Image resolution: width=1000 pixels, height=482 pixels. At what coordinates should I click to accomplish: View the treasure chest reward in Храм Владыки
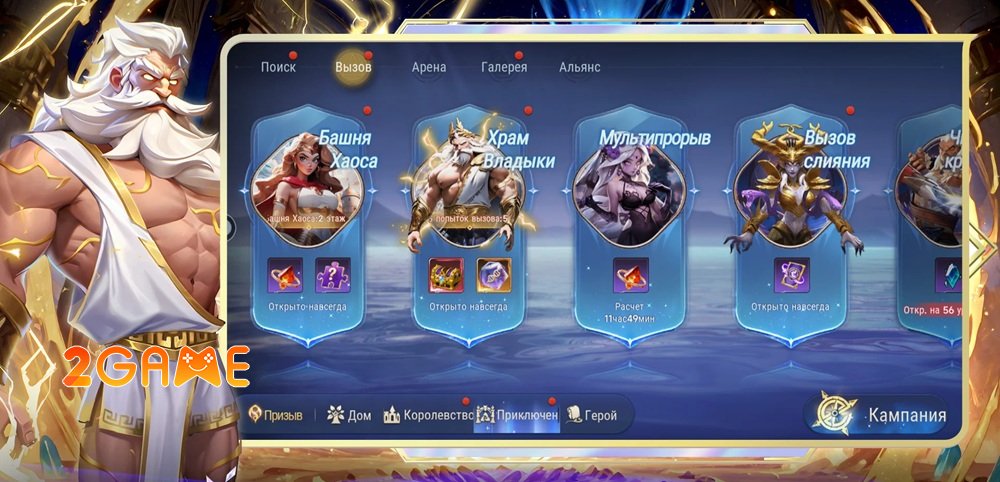(445, 275)
